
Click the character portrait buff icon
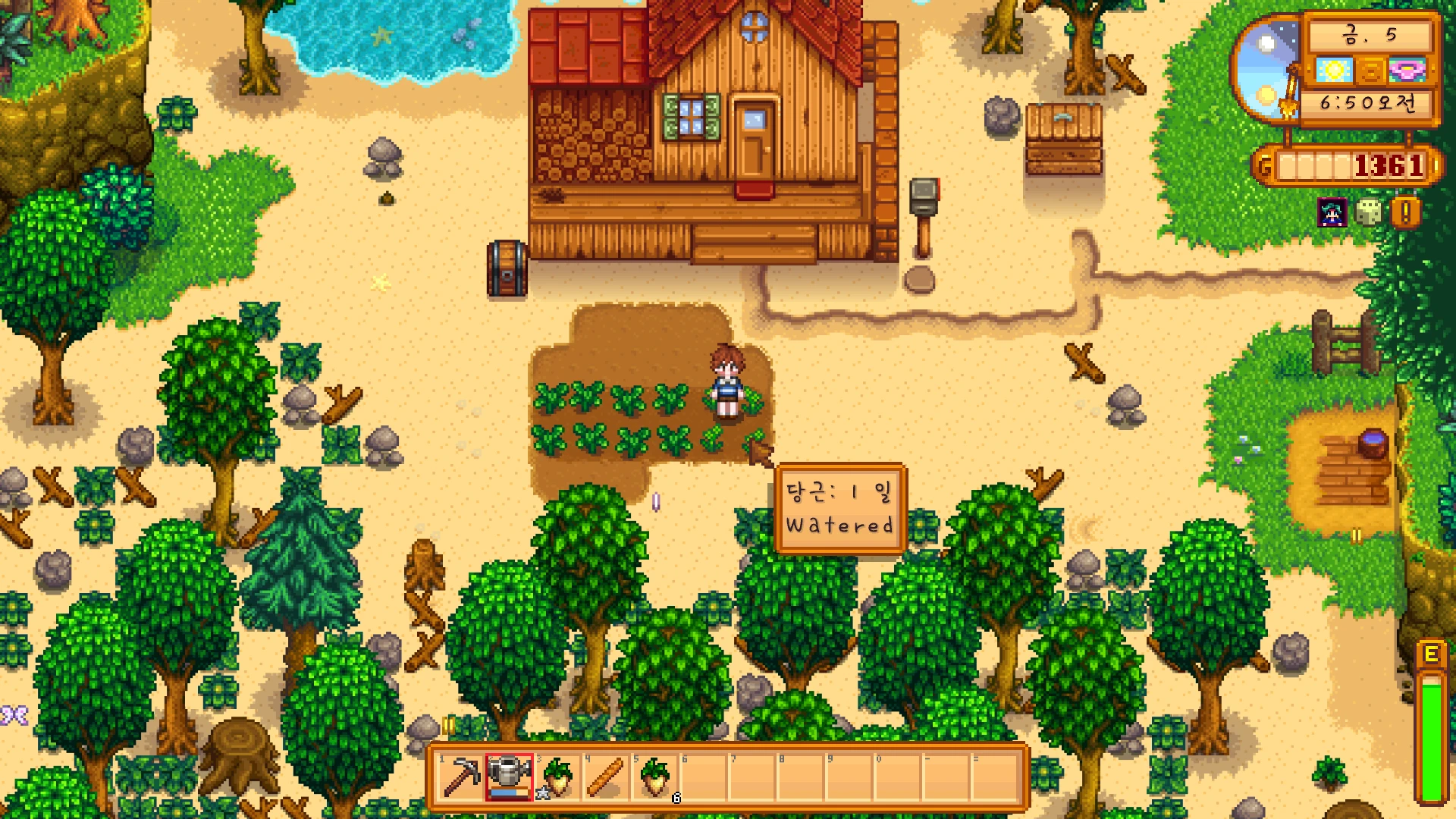click(x=1332, y=213)
